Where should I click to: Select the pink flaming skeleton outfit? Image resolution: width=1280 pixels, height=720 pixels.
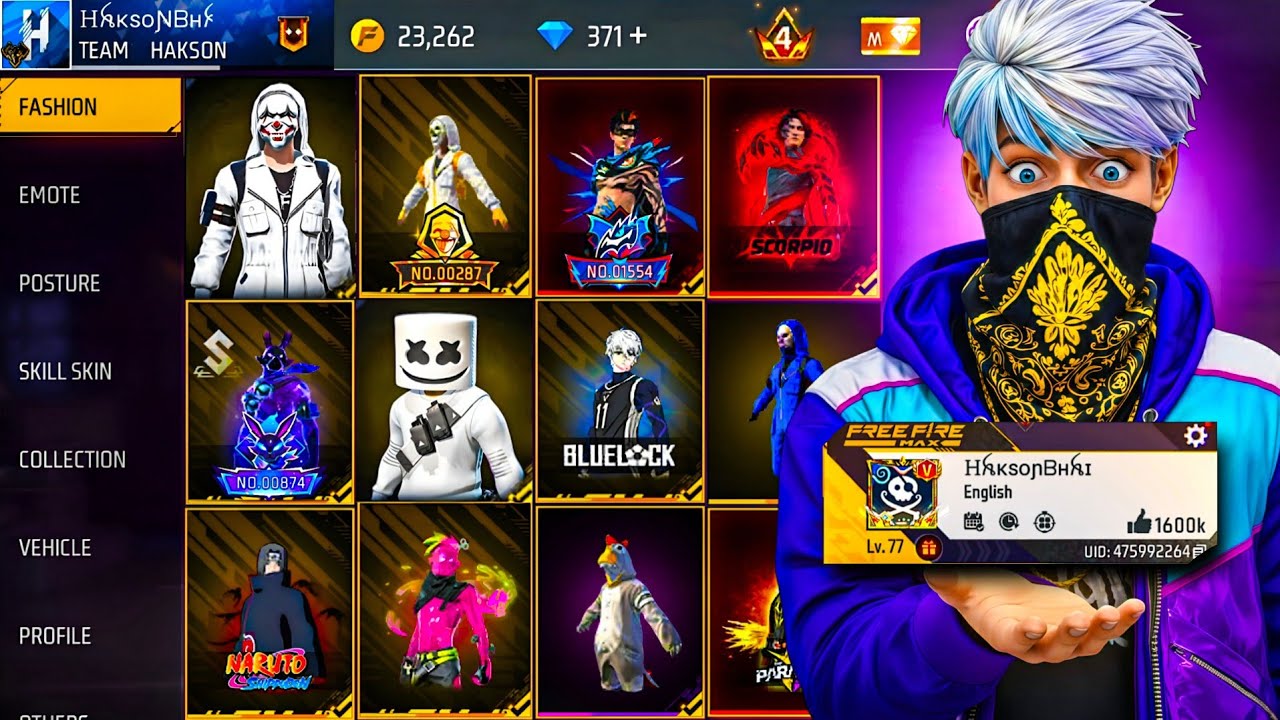click(445, 612)
